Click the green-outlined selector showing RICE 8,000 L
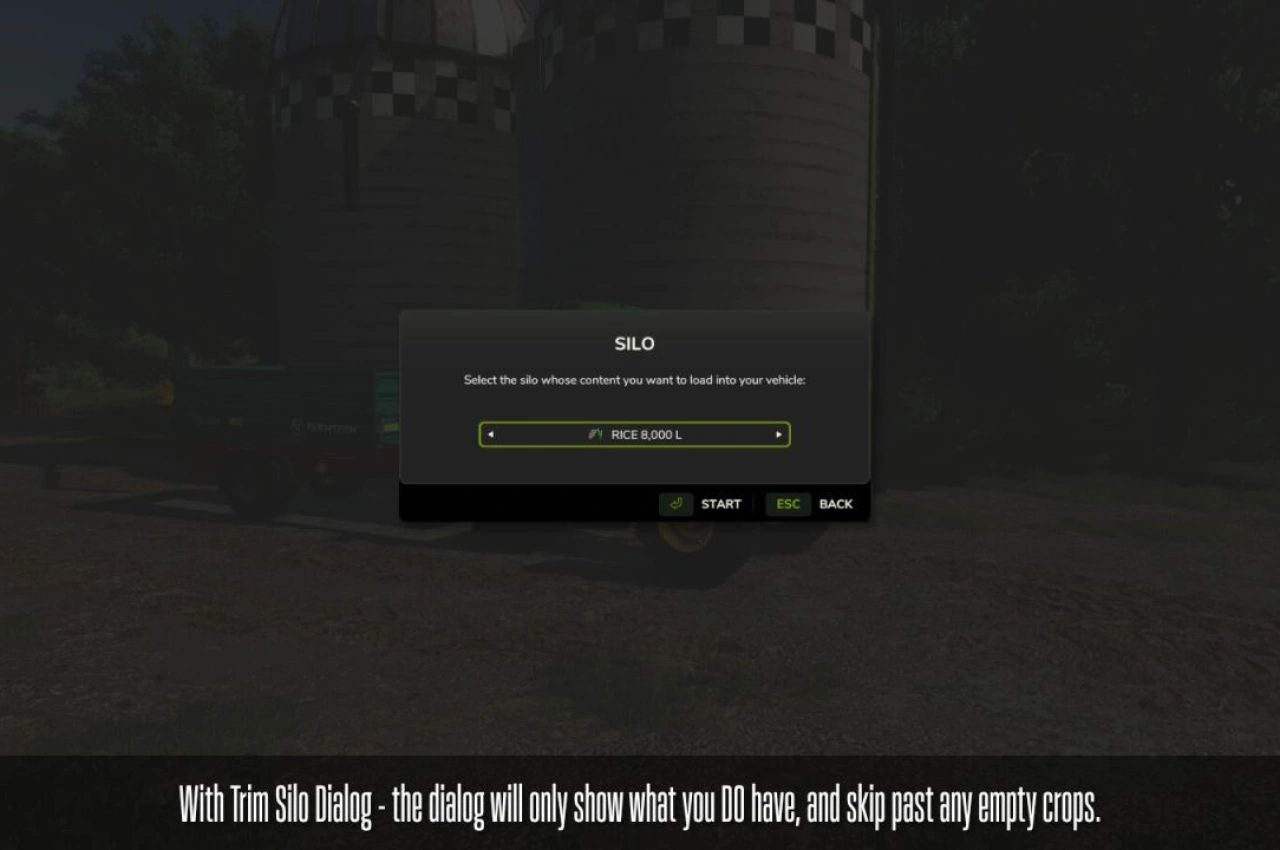The image size is (1280, 850). pos(634,434)
